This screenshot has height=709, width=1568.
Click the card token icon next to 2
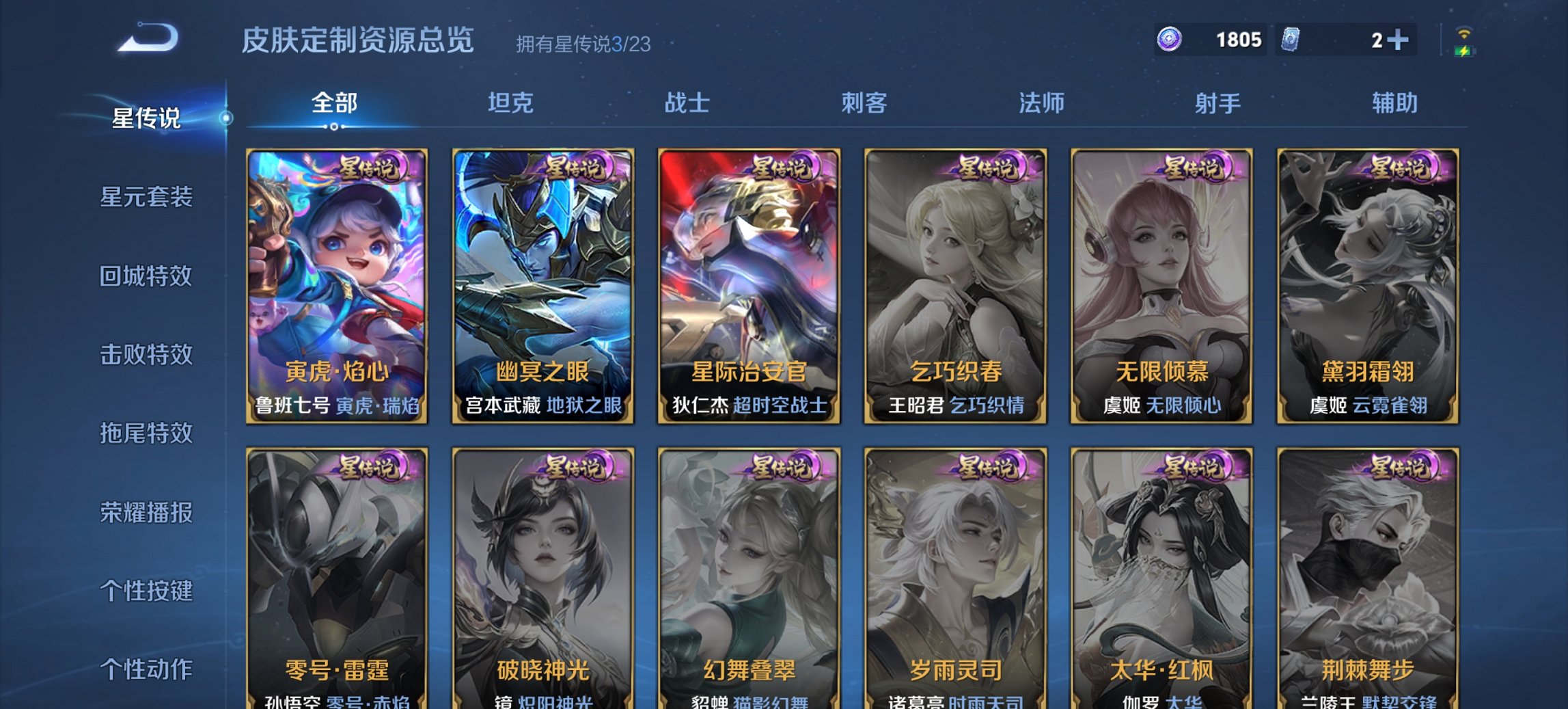click(1291, 39)
